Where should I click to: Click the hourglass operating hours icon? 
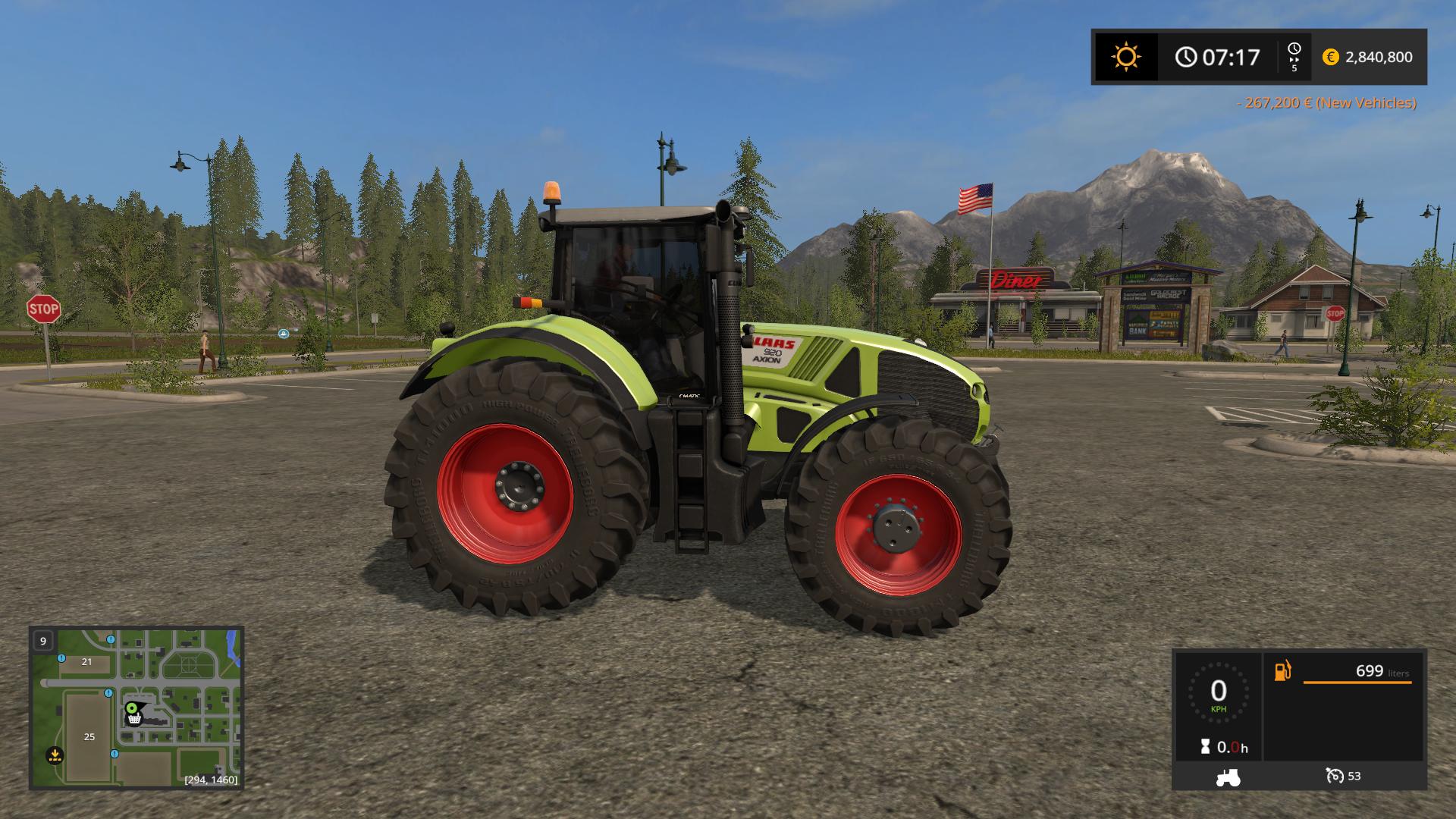pyautogui.click(x=1205, y=747)
